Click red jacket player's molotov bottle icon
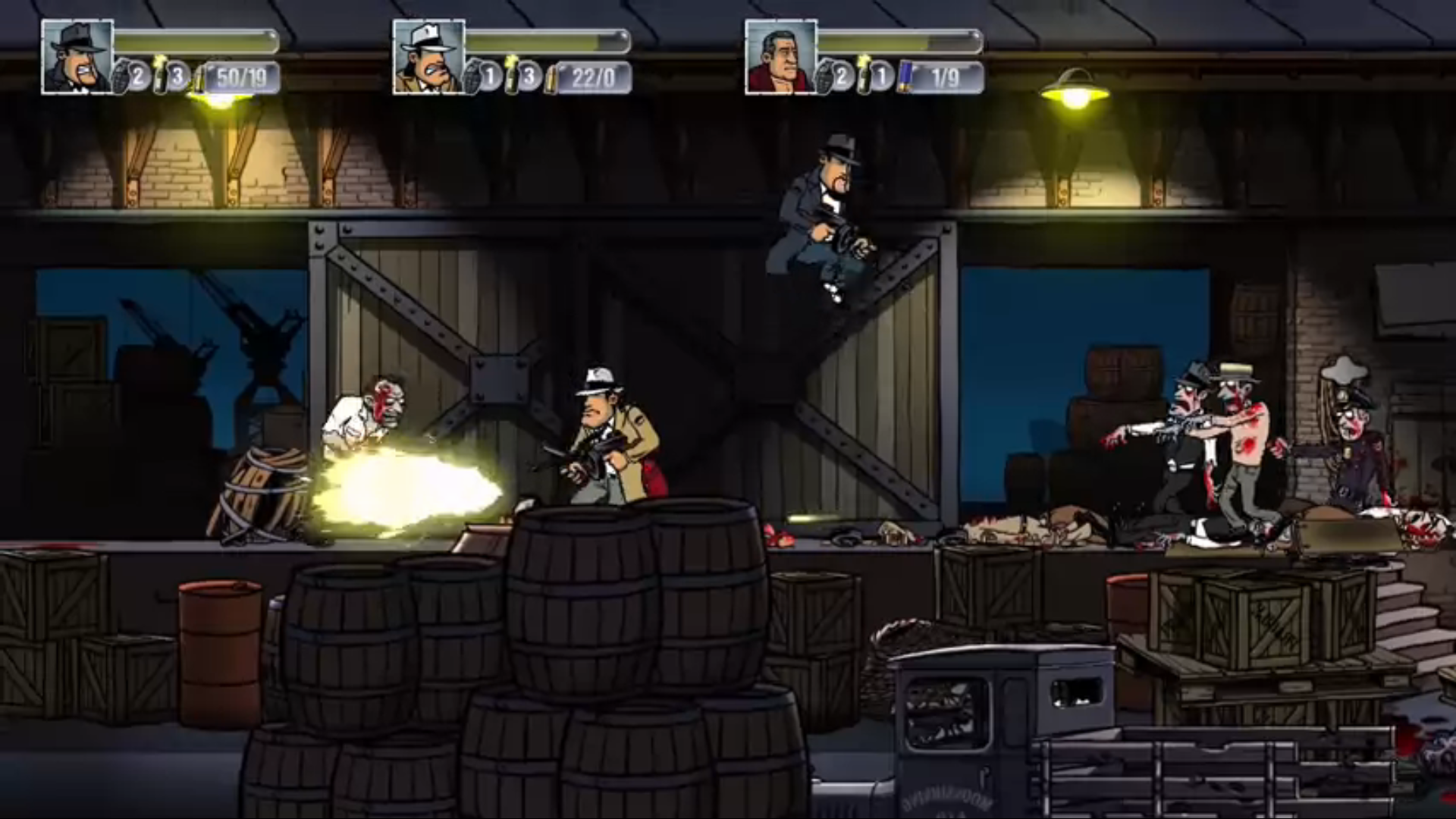This screenshot has width=1456, height=819. click(x=864, y=76)
